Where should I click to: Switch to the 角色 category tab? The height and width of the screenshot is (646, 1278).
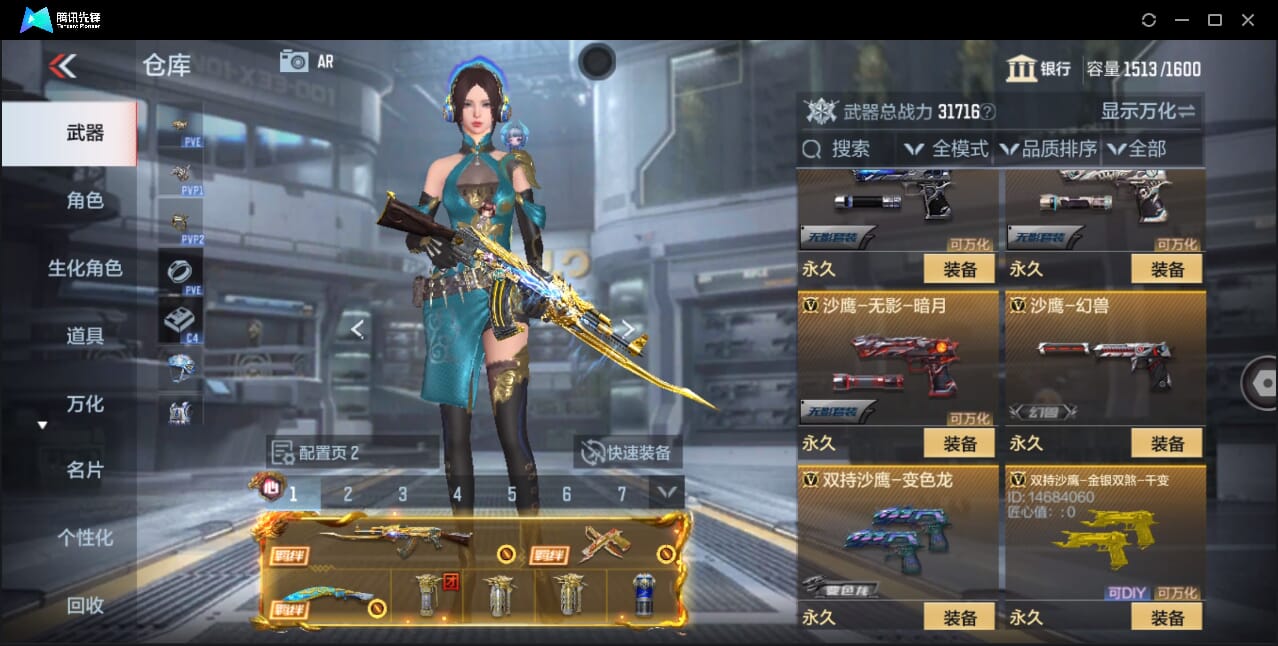pyautogui.click(x=85, y=201)
